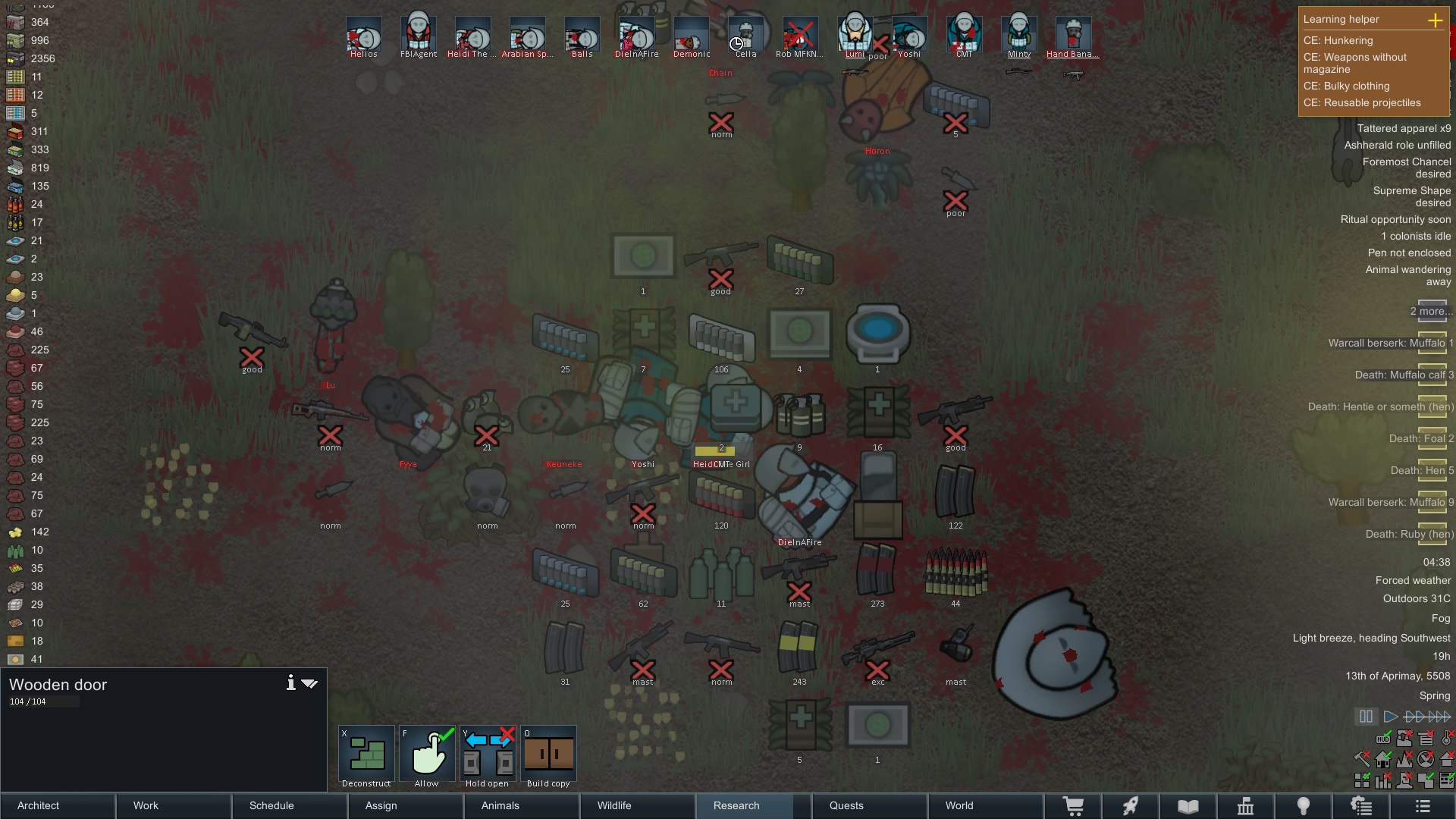Click the 'Pen not enclosed' alert
Screen dimensions: 1456x819
[1409, 253]
